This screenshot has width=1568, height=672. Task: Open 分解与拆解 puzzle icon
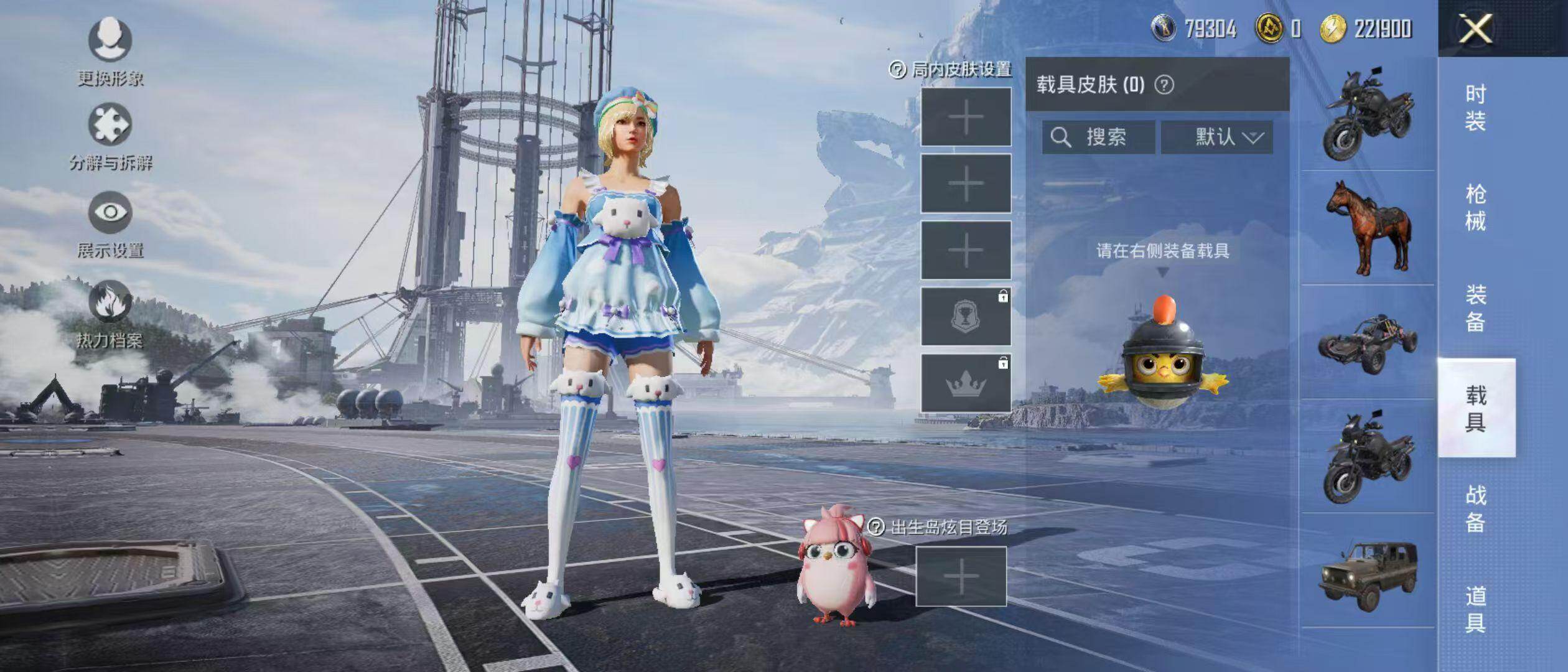[110, 126]
